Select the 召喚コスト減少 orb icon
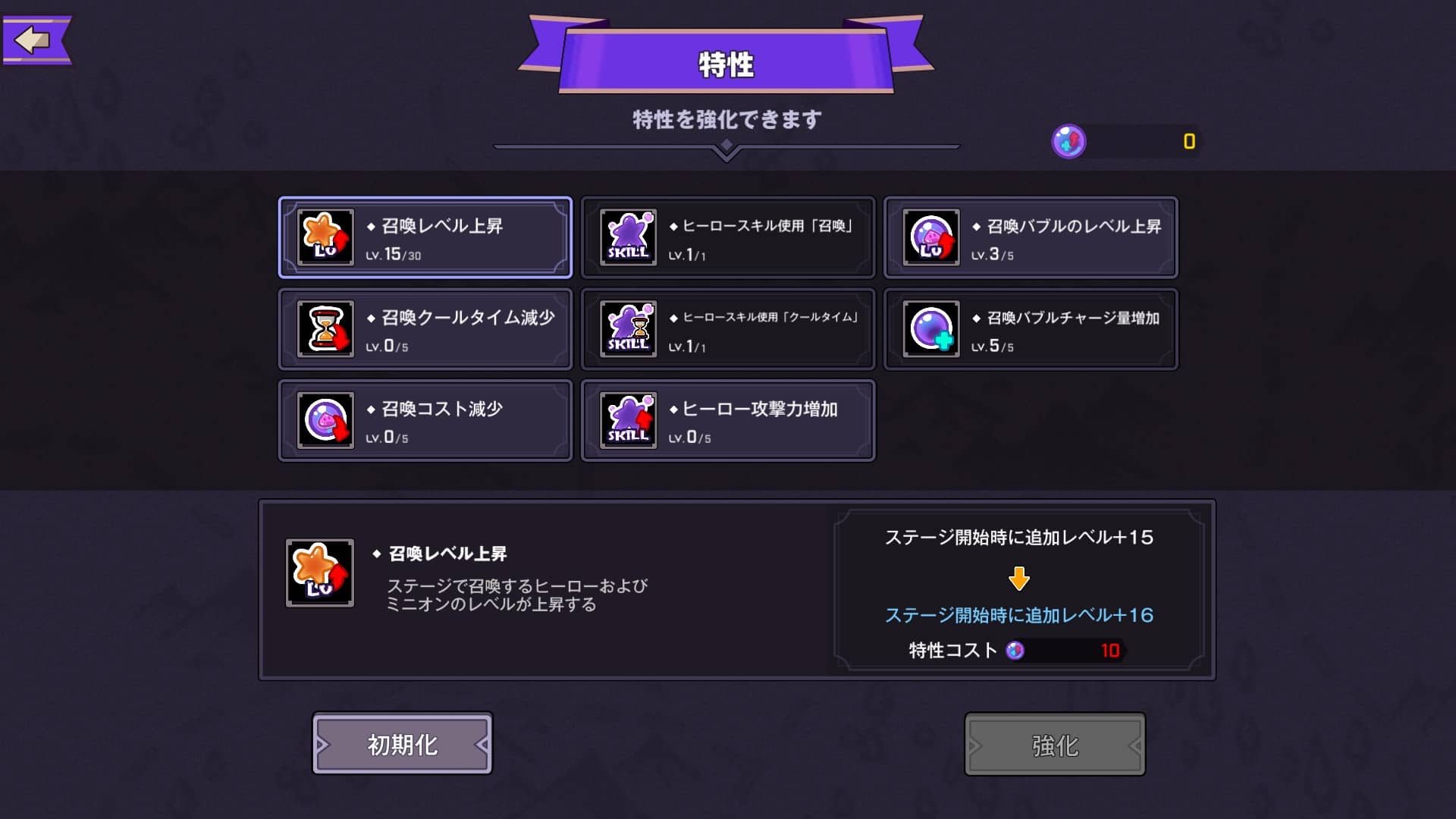 click(x=326, y=419)
